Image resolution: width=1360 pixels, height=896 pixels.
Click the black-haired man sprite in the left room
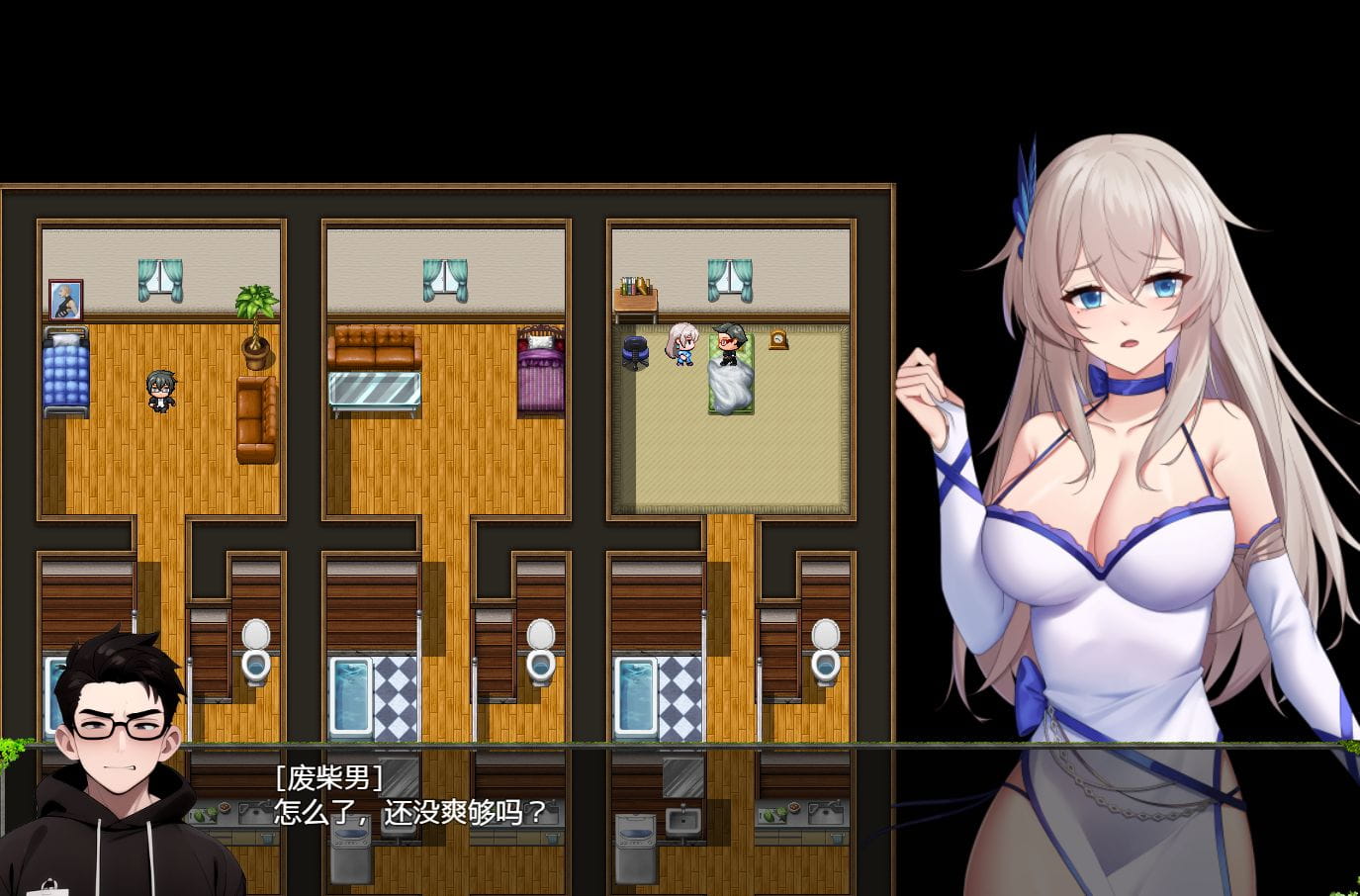(x=161, y=396)
